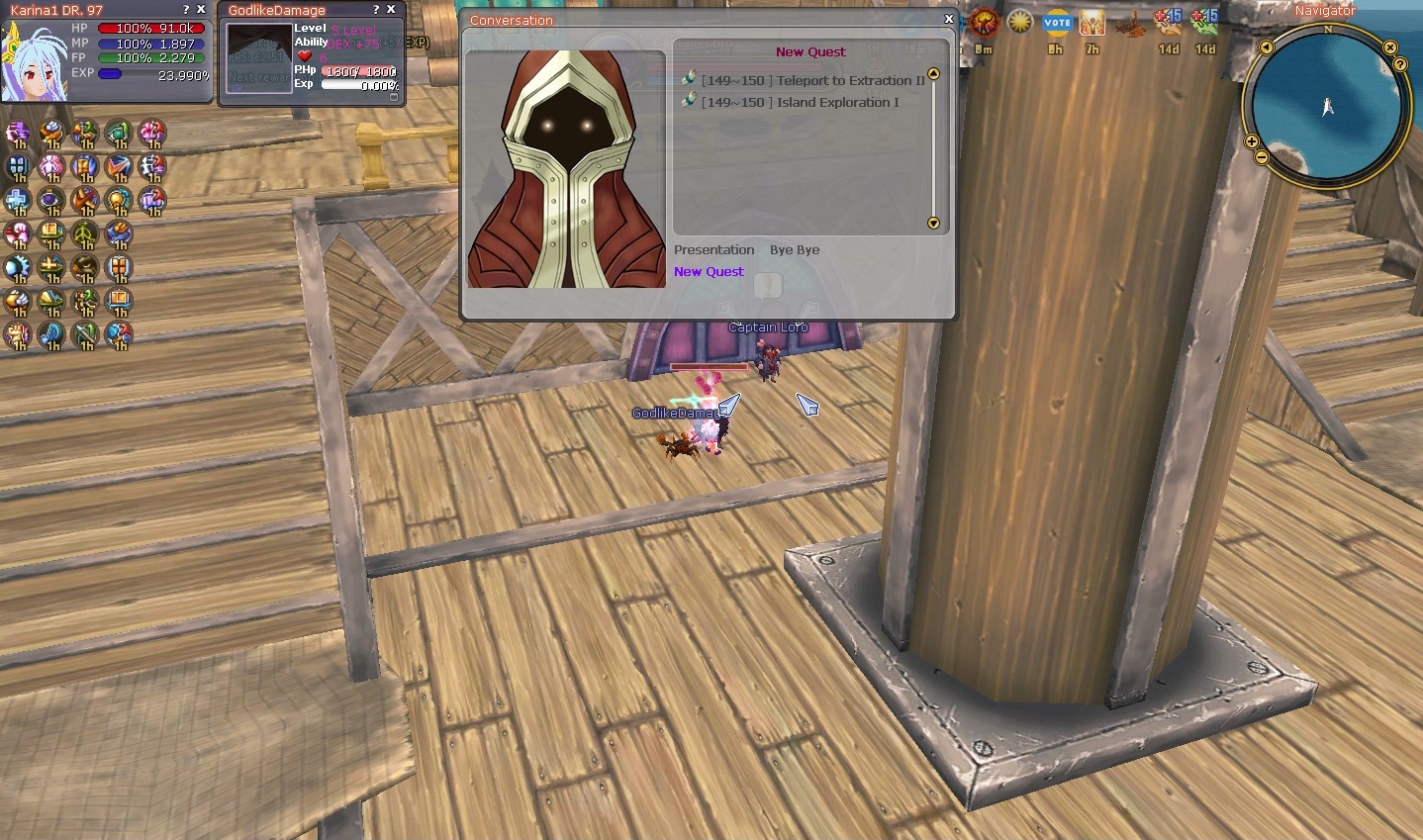The image size is (1423, 840).
Task: Open help for GodlikeDamage pet window
Action: 376,10
